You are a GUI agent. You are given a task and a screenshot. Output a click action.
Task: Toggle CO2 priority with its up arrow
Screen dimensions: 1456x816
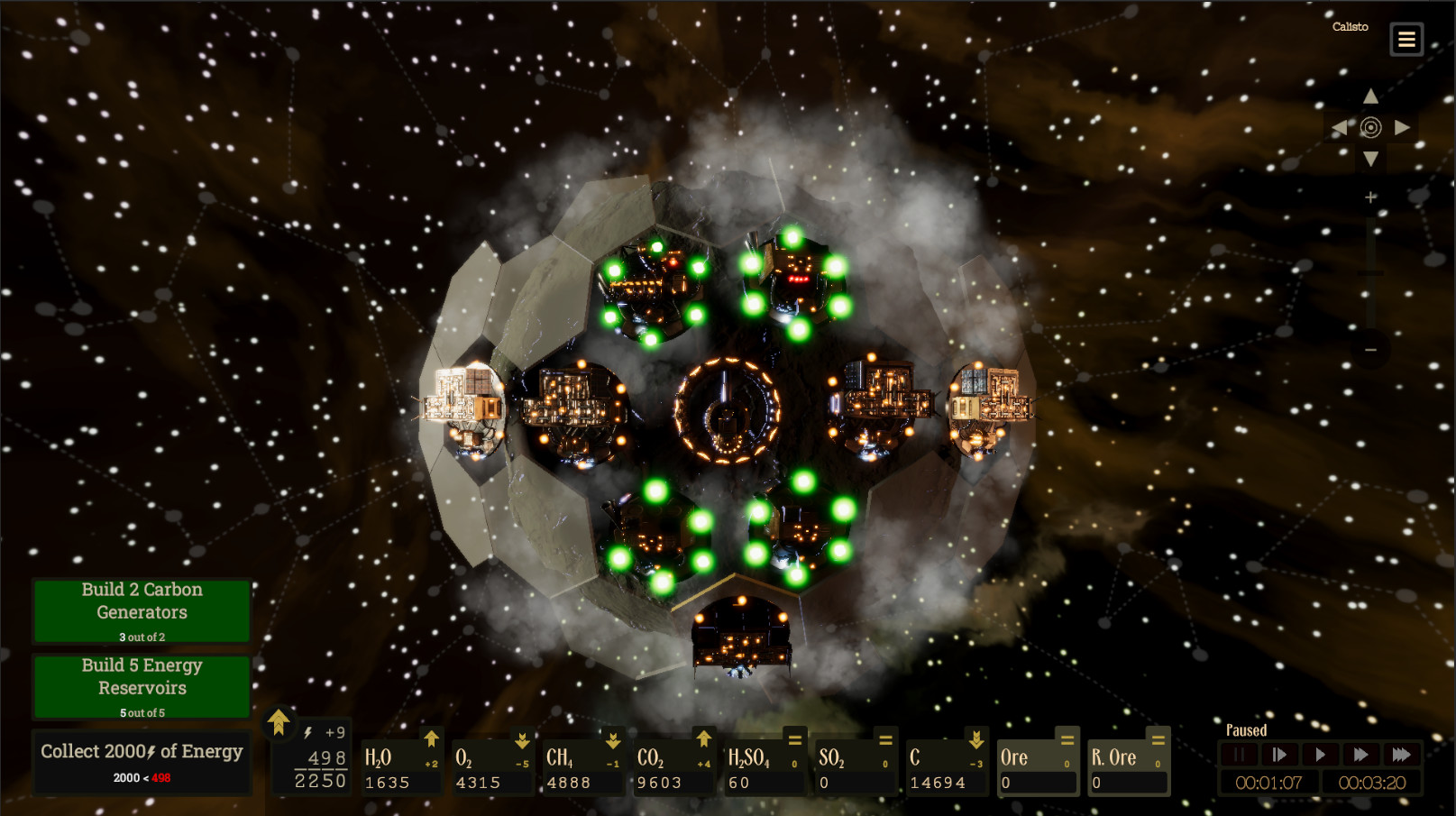coord(703,741)
